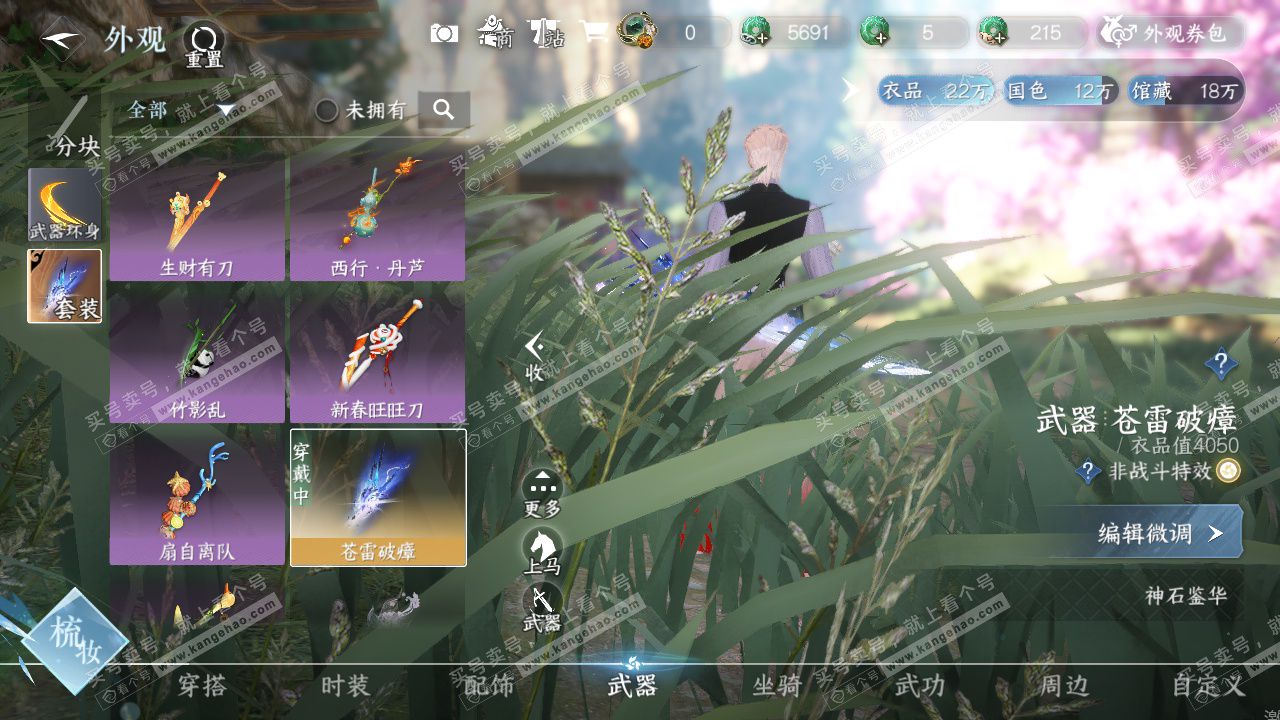Switch to the 时装 tab
Screen dimensions: 1280x720
pos(345,686)
